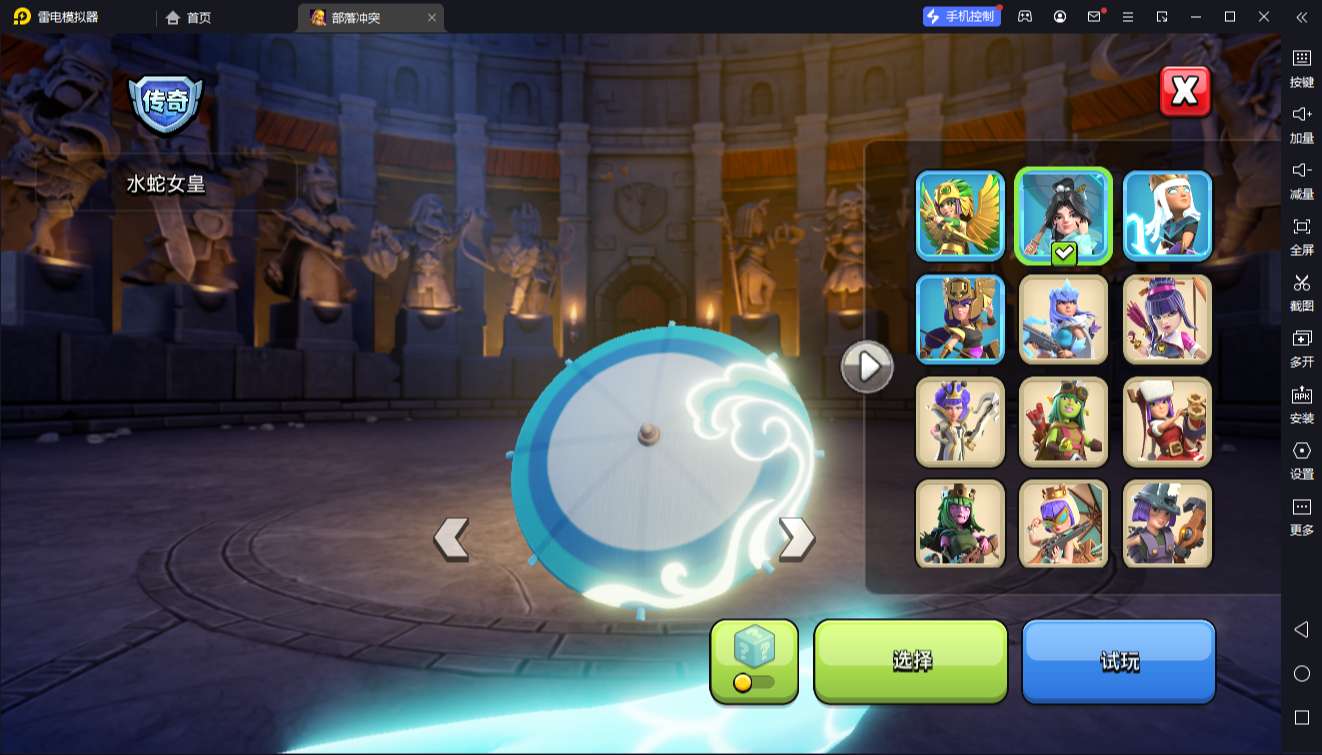This screenshot has height=755, width=1322.
Task: Choose the purple-haired queen with pink bow
Action: 1167,319
